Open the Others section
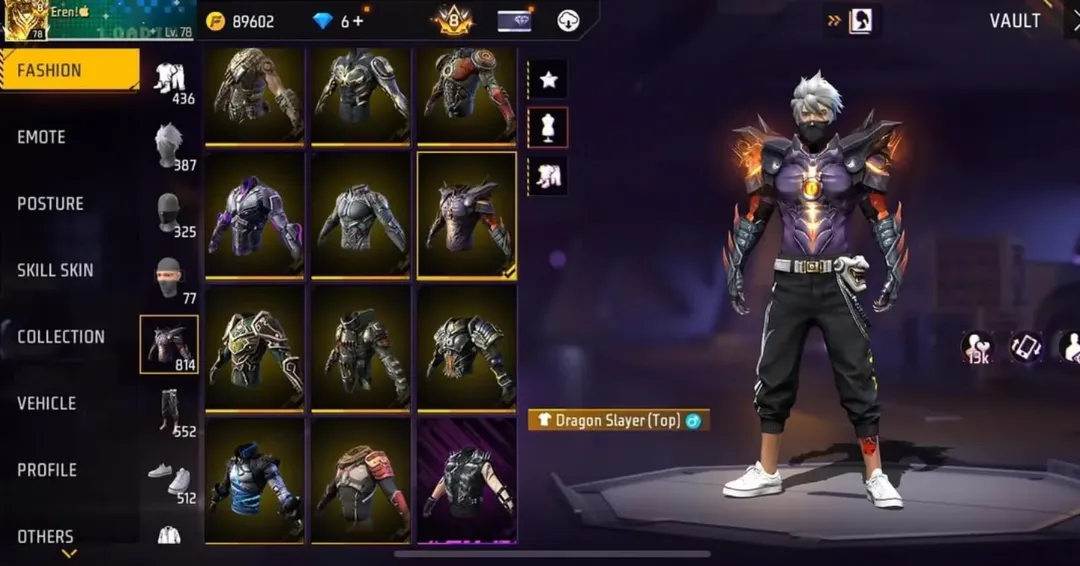Viewport: 1080px width, 566px height. [x=45, y=536]
